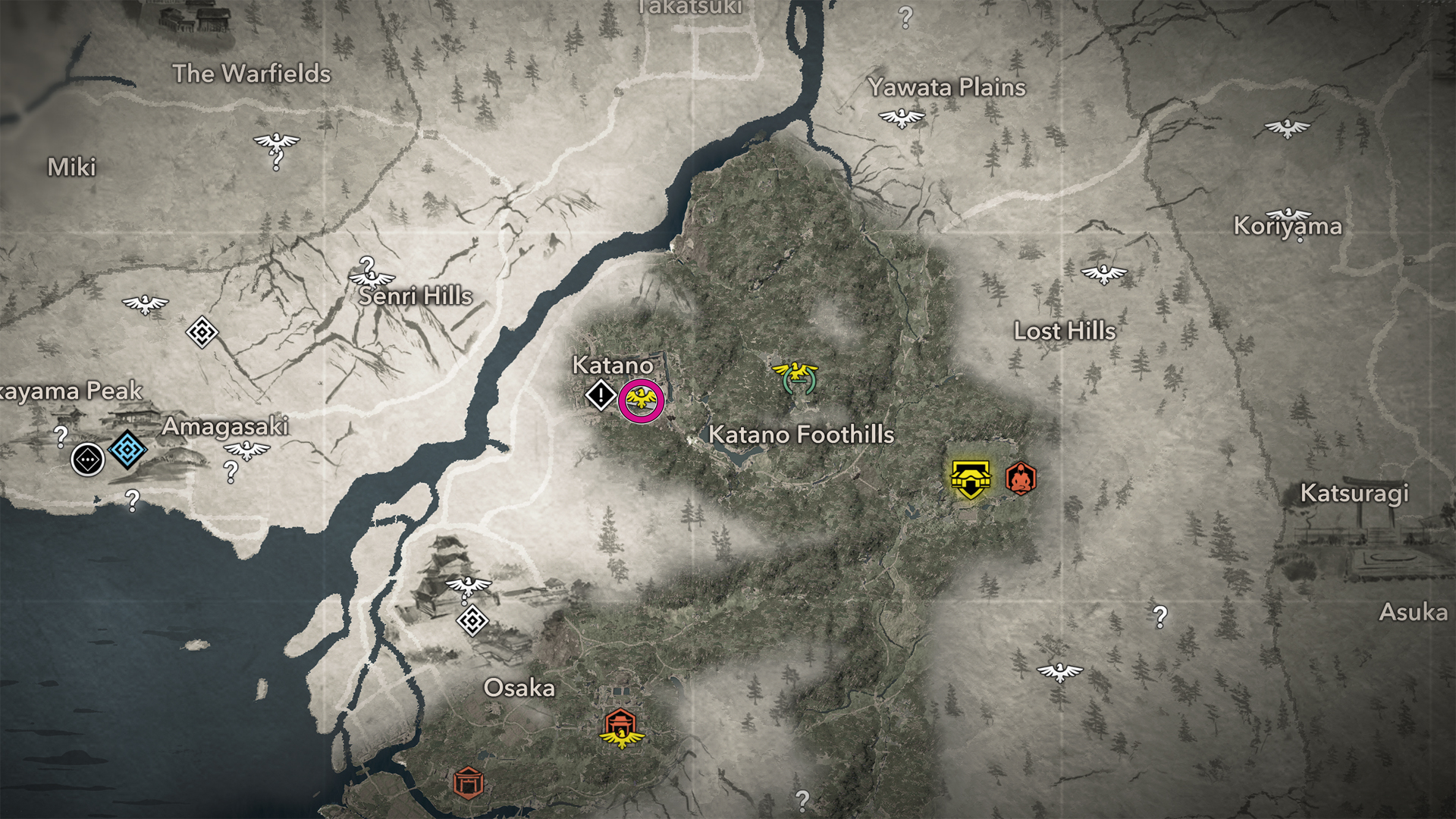Image resolution: width=1456 pixels, height=819 pixels.
Task: Select the pink-circled eagle marker at Katano
Action: click(641, 400)
